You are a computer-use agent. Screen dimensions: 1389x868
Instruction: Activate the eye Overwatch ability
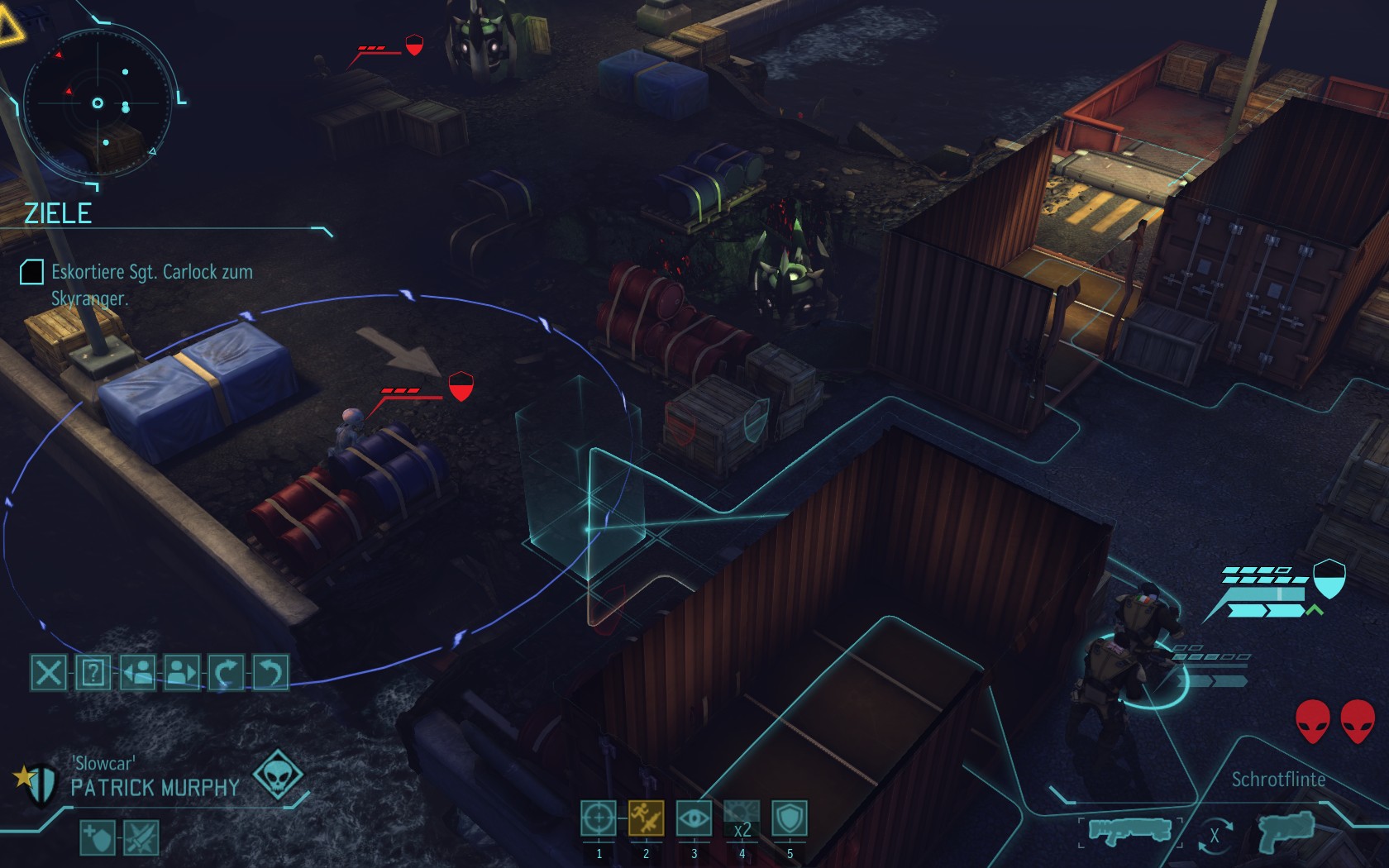(x=694, y=818)
